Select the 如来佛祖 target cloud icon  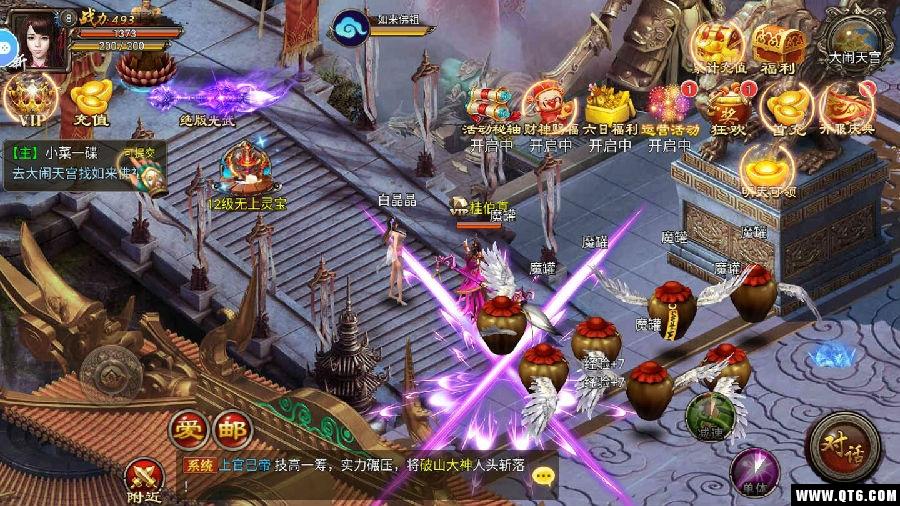[x=352, y=24]
